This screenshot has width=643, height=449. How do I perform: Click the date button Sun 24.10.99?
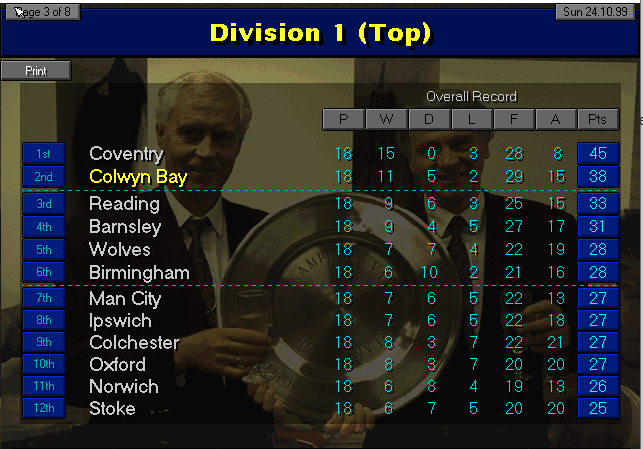click(596, 12)
